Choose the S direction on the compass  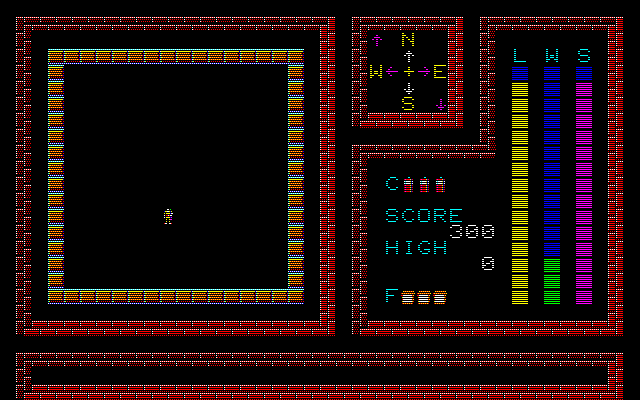pyautogui.click(x=408, y=103)
